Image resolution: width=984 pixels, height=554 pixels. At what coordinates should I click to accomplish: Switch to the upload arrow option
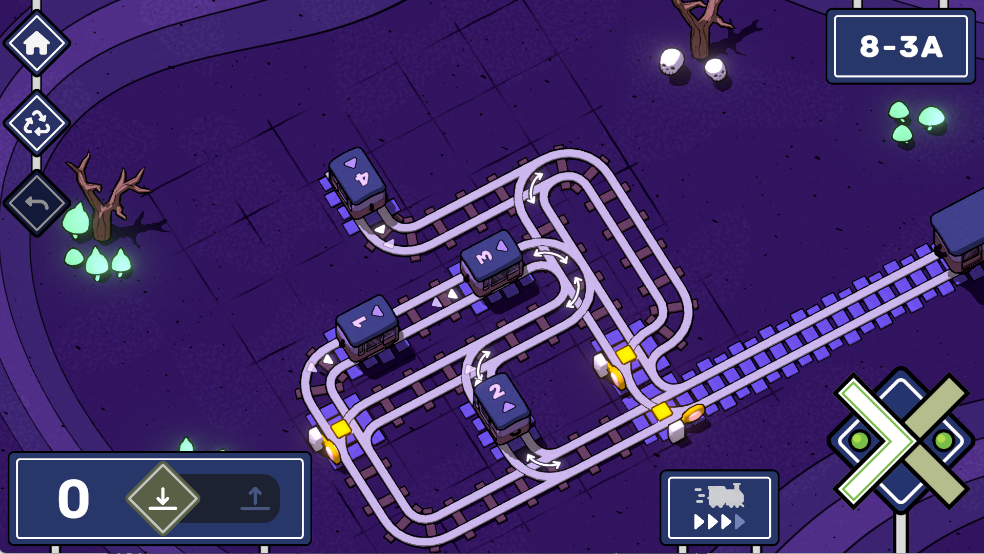(x=254, y=497)
